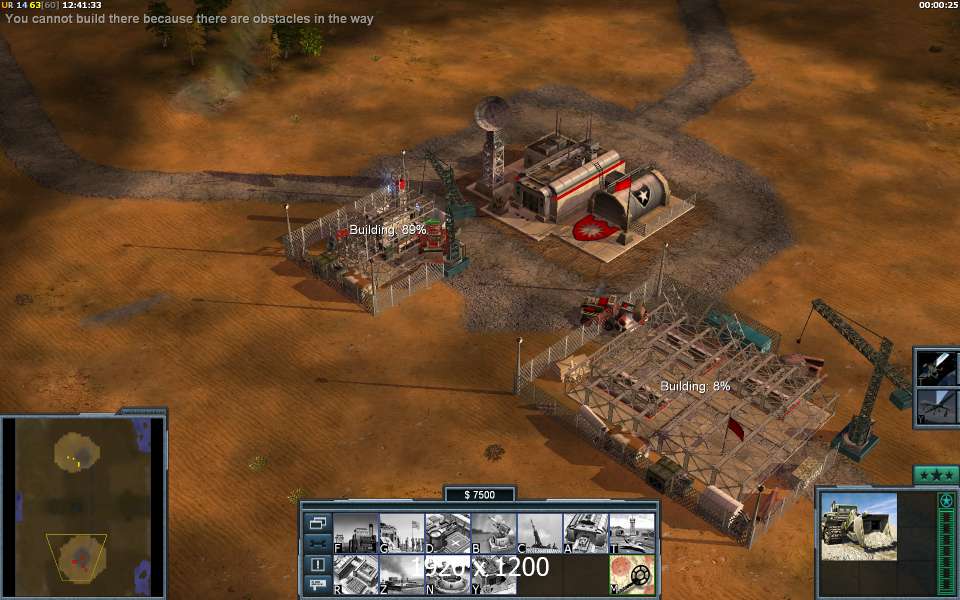Select the missile defense build icon (C)

click(539, 533)
